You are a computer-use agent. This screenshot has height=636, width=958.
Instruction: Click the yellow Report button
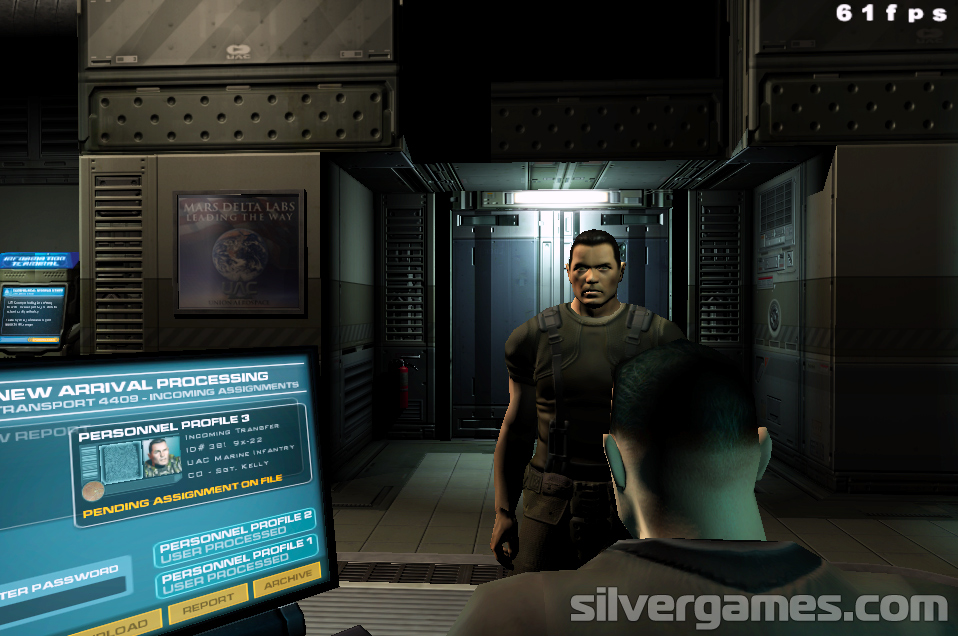pos(207,600)
